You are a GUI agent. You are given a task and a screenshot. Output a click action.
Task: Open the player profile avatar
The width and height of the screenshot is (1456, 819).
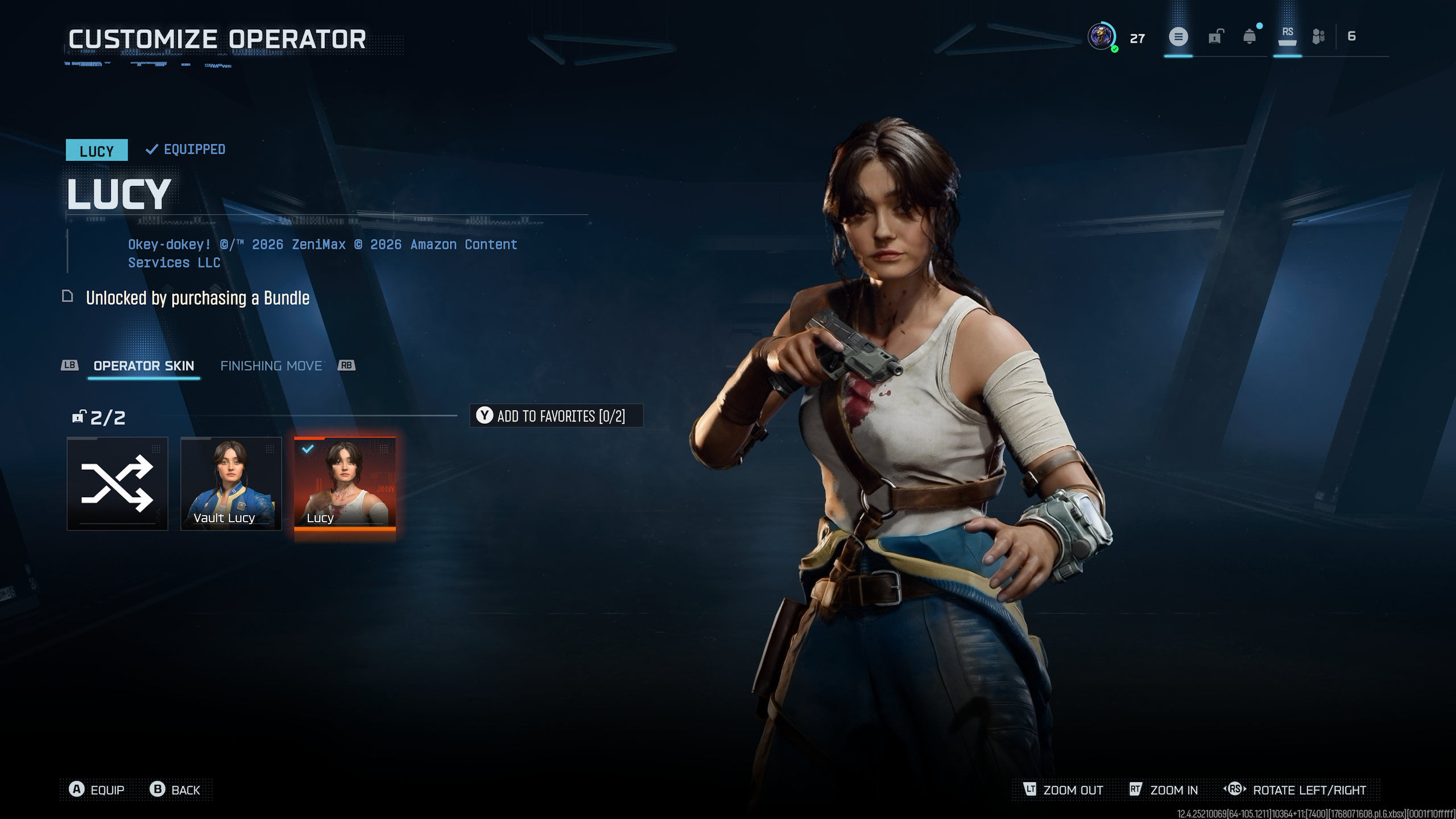click(x=1102, y=37)
